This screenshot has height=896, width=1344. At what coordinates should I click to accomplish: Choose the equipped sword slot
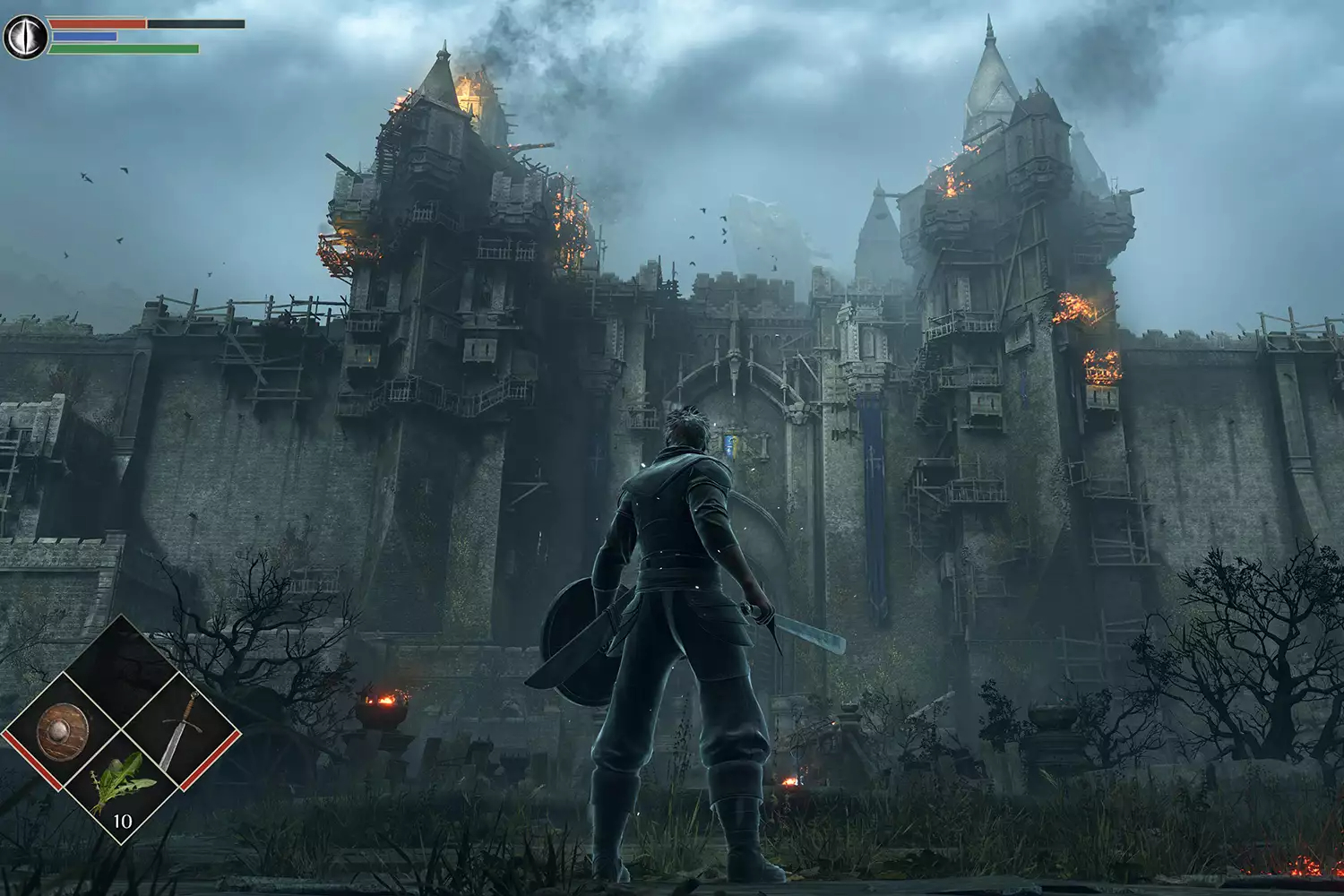coord(181,731)
